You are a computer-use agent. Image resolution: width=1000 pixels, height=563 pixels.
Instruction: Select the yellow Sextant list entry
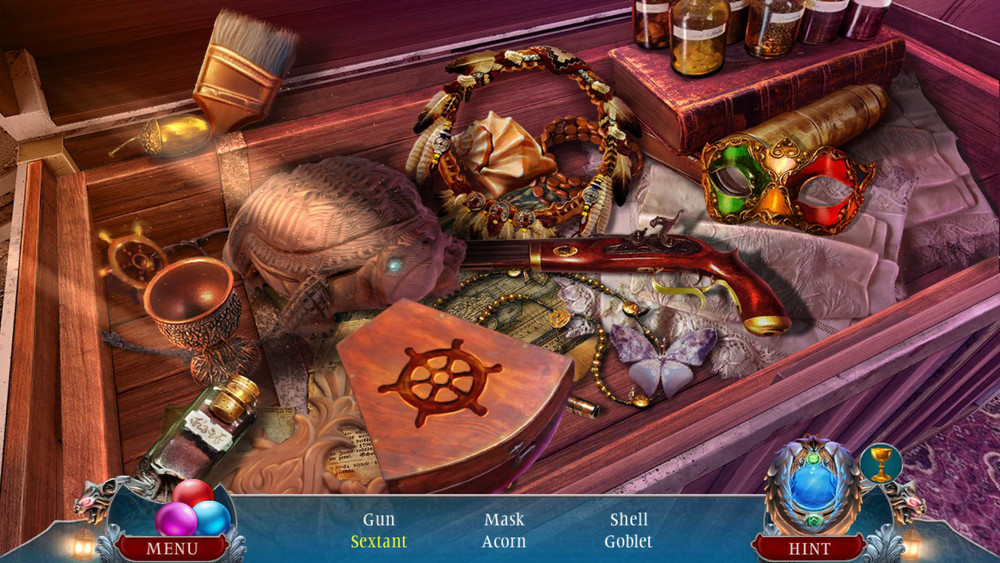(x=379, y=541)
